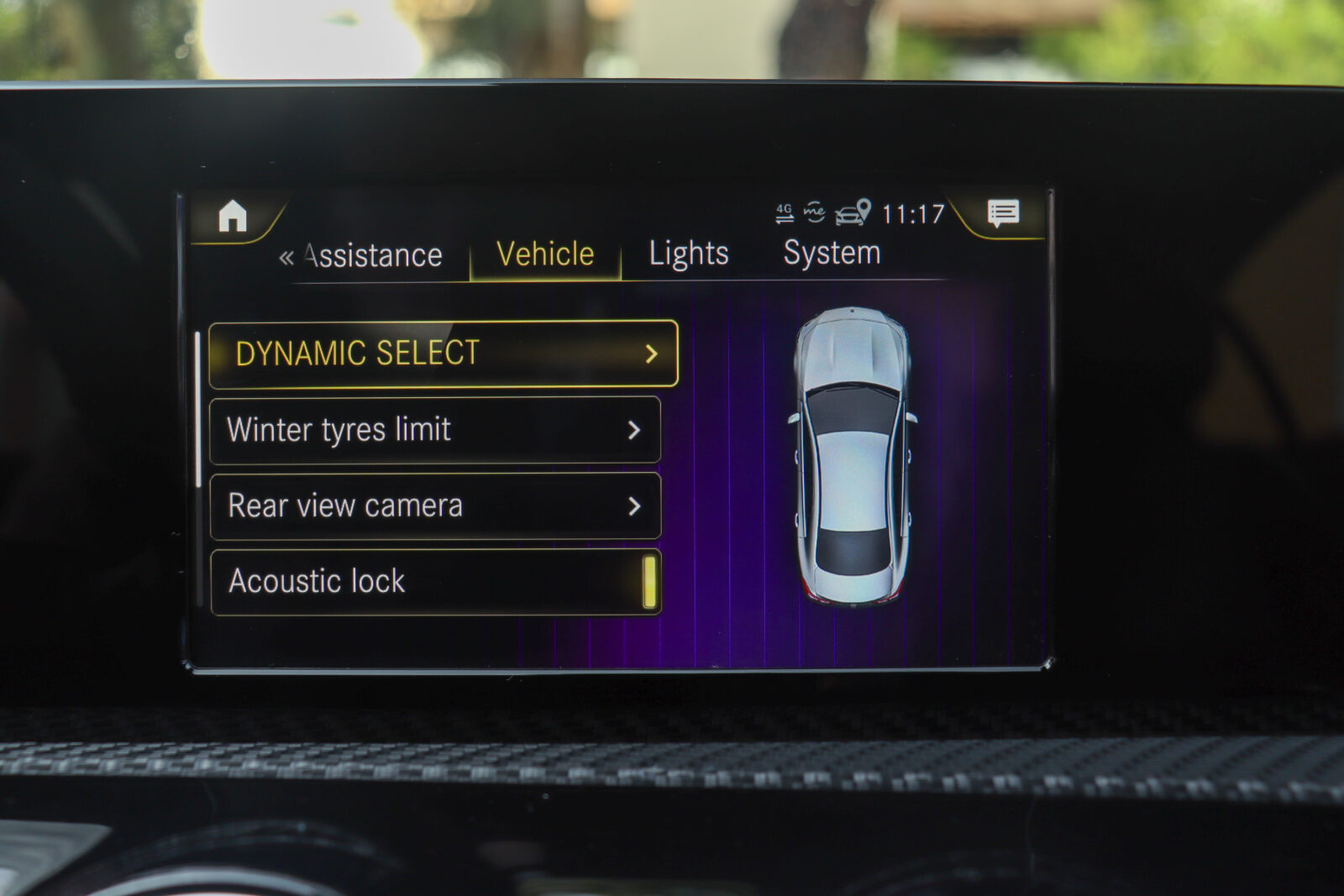The width and height of the screenshot is (1344, 896).
Task: Open DYNAMIC SELECT settings
Action: 443,354
